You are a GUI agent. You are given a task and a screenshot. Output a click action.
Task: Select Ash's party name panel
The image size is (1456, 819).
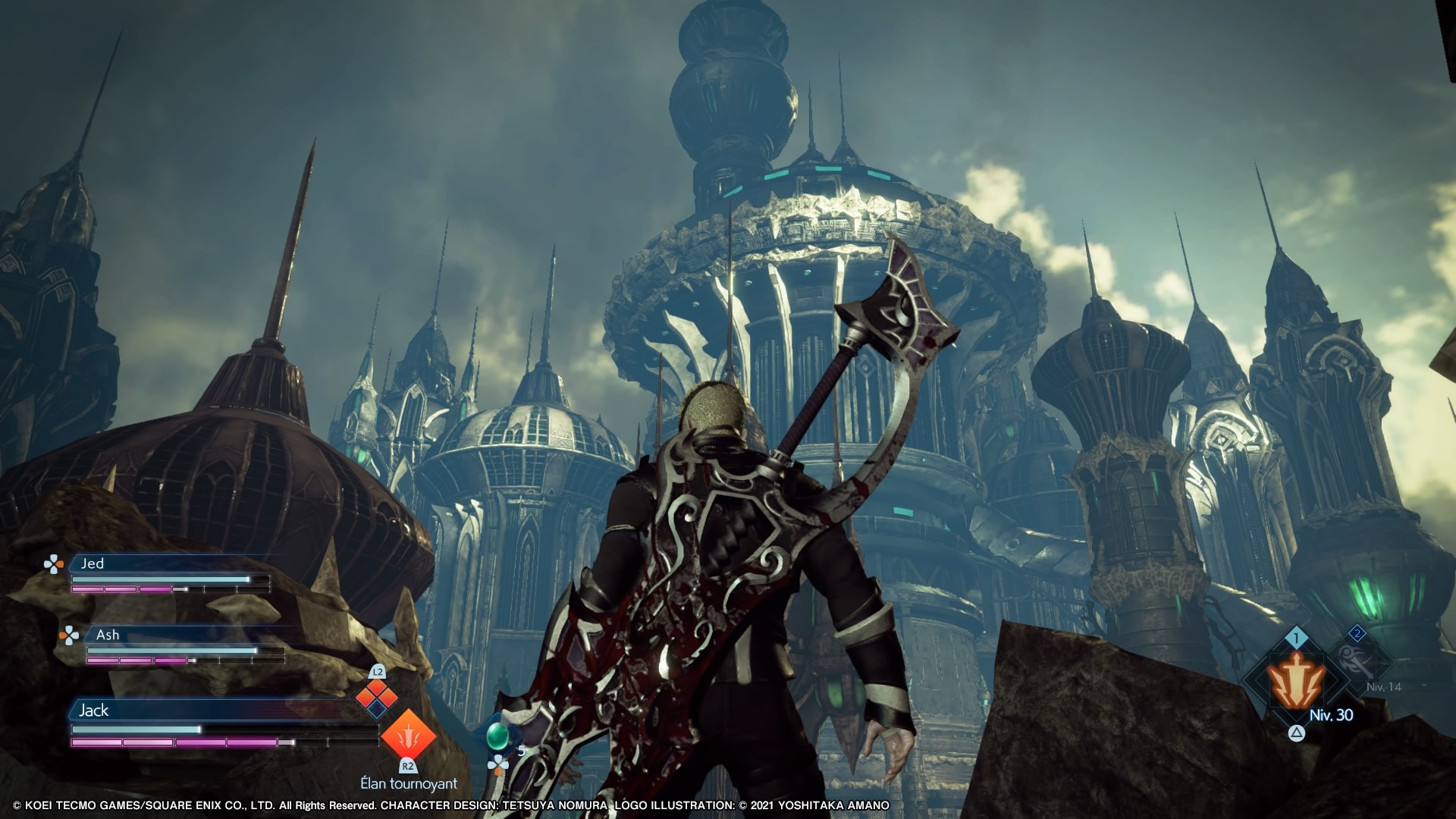pyautogui.click(x=190, y=635)
